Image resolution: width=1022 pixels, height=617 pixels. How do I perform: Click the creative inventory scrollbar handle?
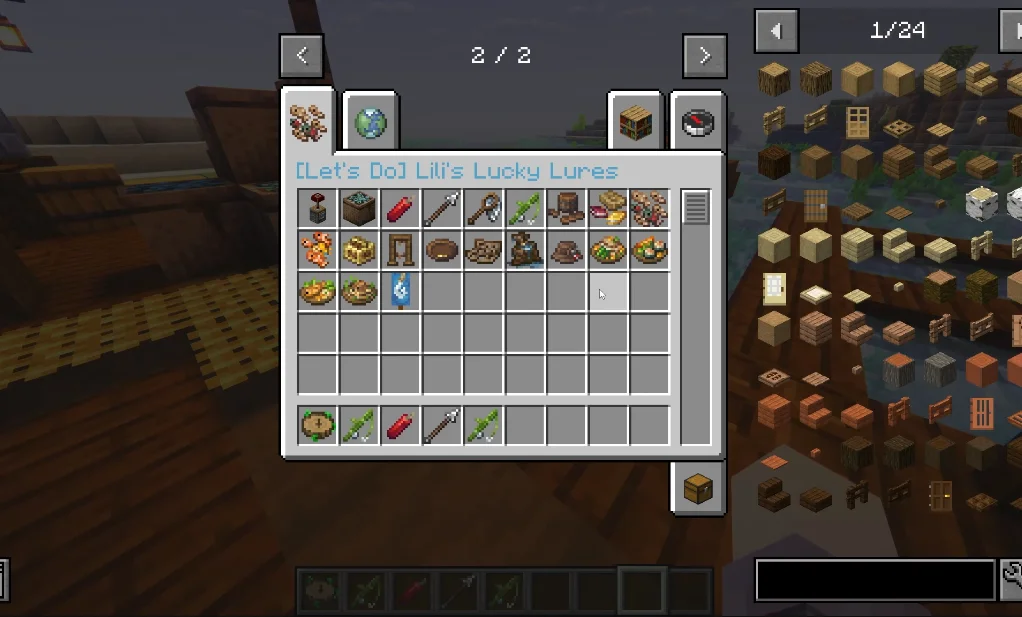point(695,207)
